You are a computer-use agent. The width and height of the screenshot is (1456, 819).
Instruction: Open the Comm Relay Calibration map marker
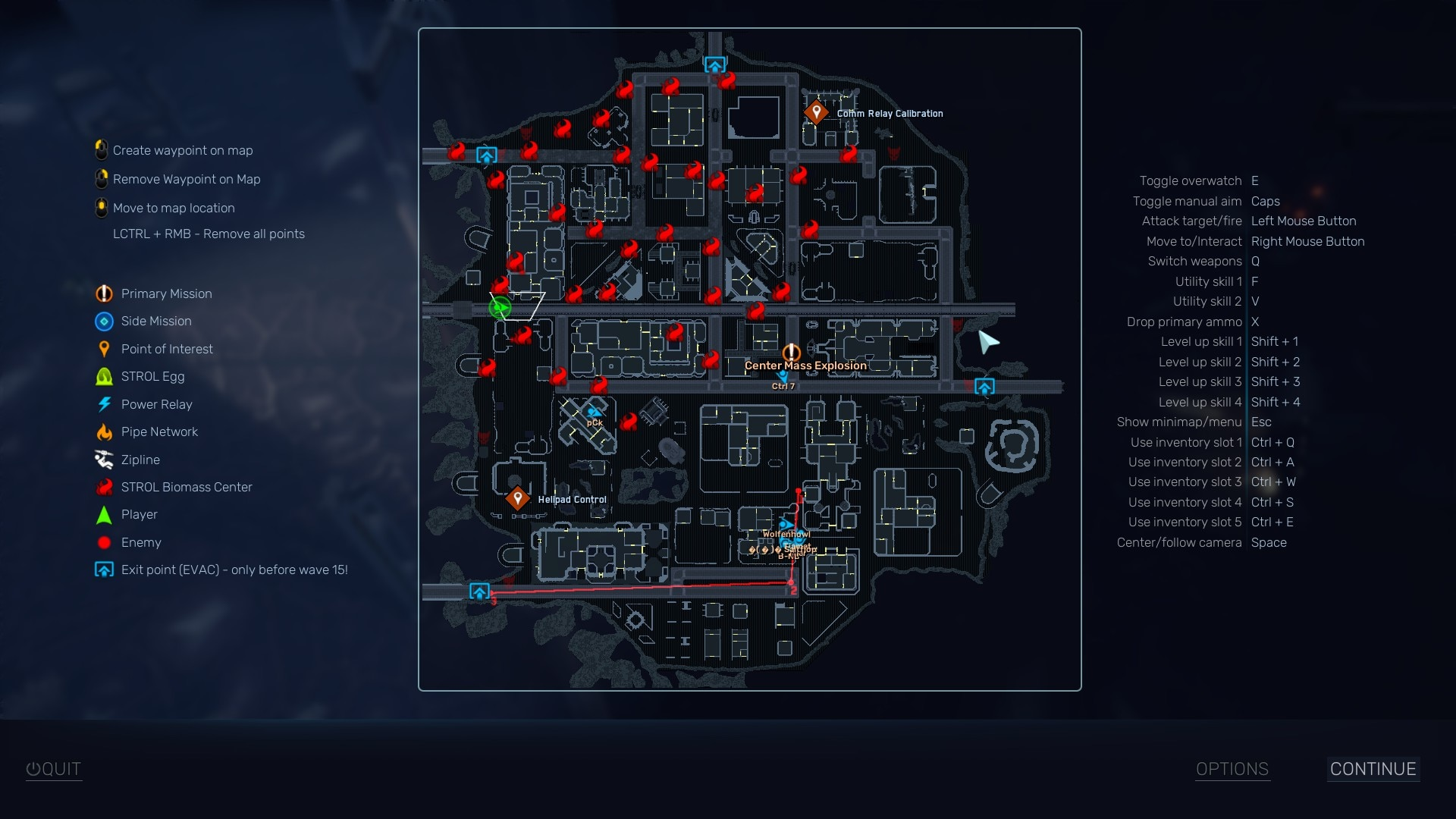(816, 111)
